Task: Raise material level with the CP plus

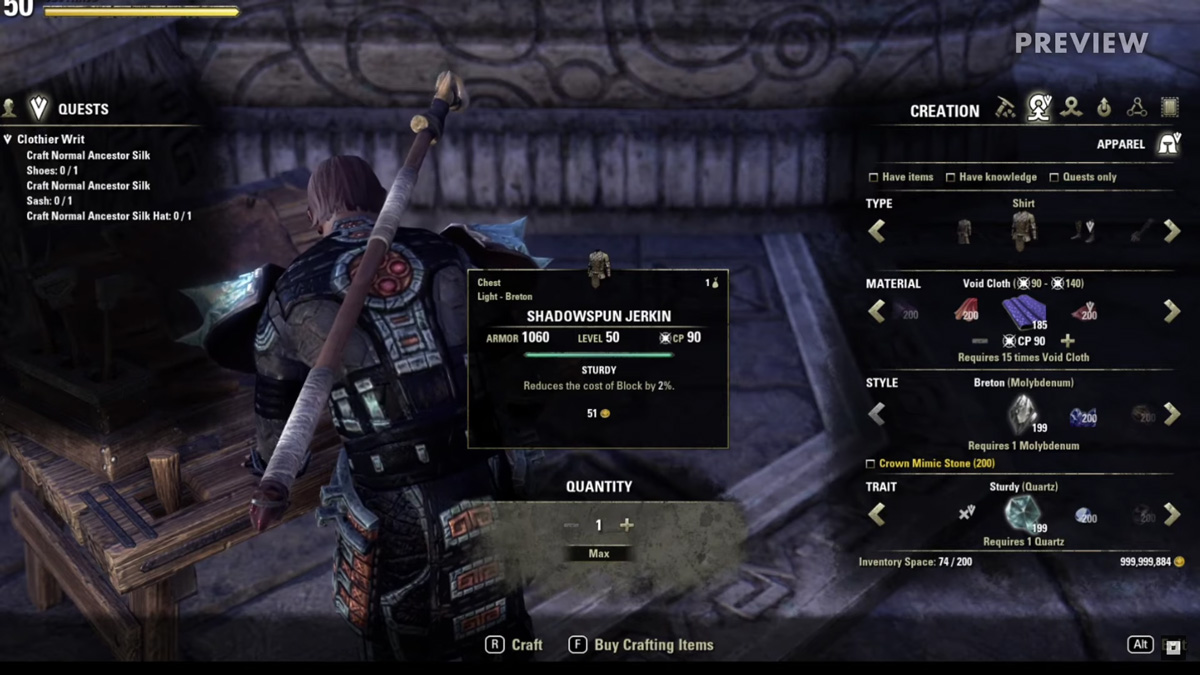Action: [x=1068, y=341]
